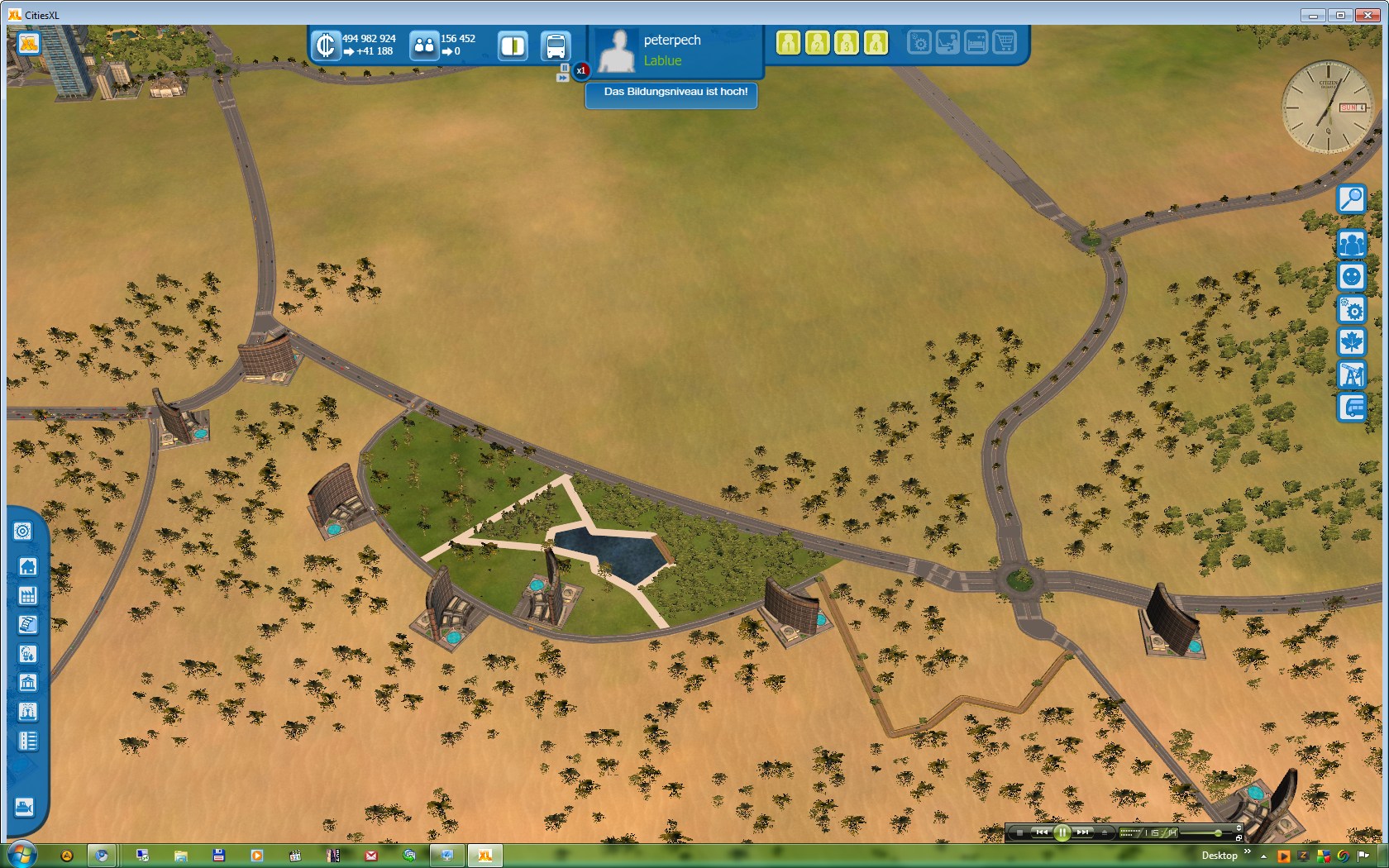Open the industry factory build menu
1389x868 pixels.
[27, 596]
